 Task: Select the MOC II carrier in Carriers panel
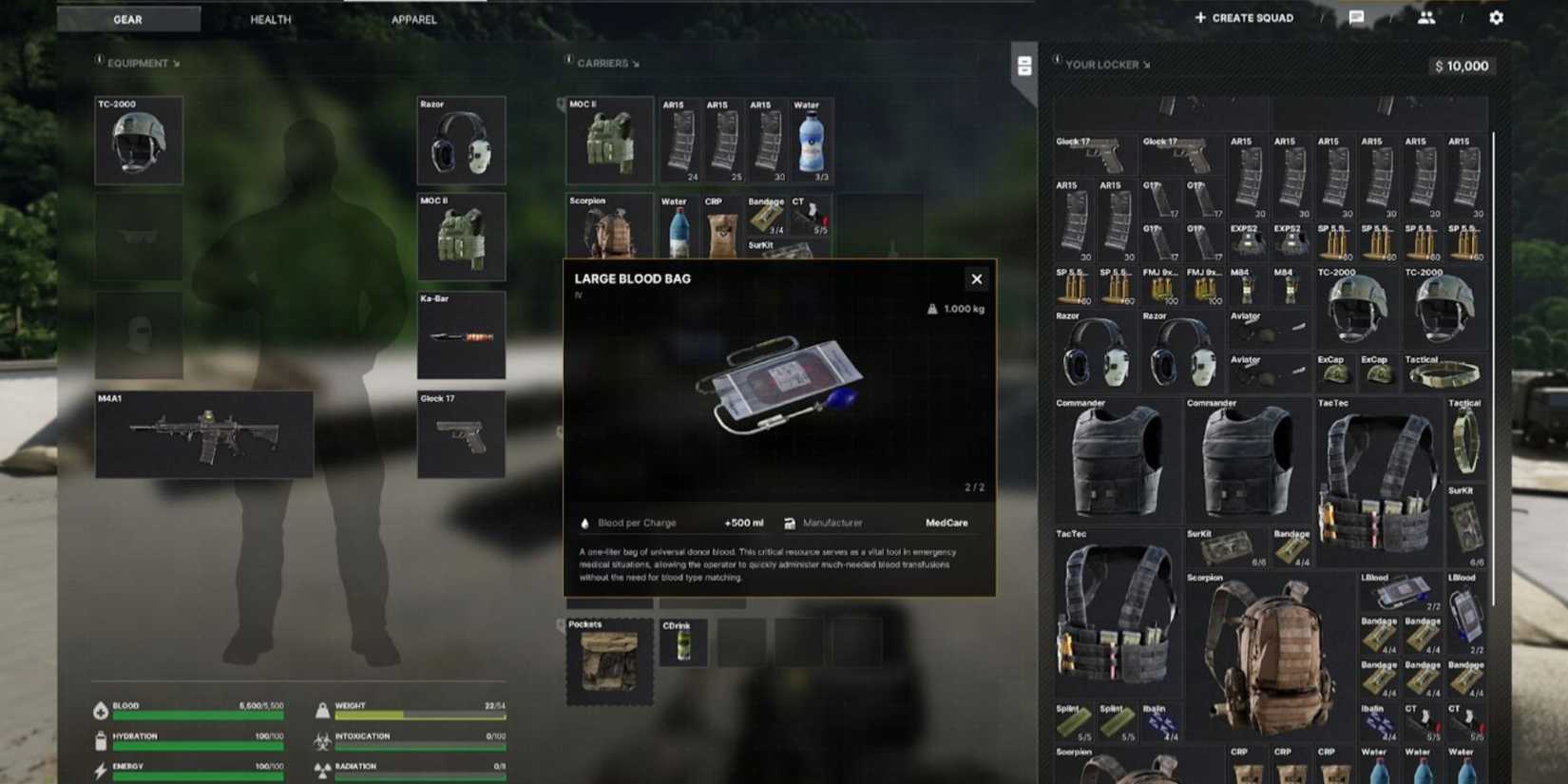[608, 141]
